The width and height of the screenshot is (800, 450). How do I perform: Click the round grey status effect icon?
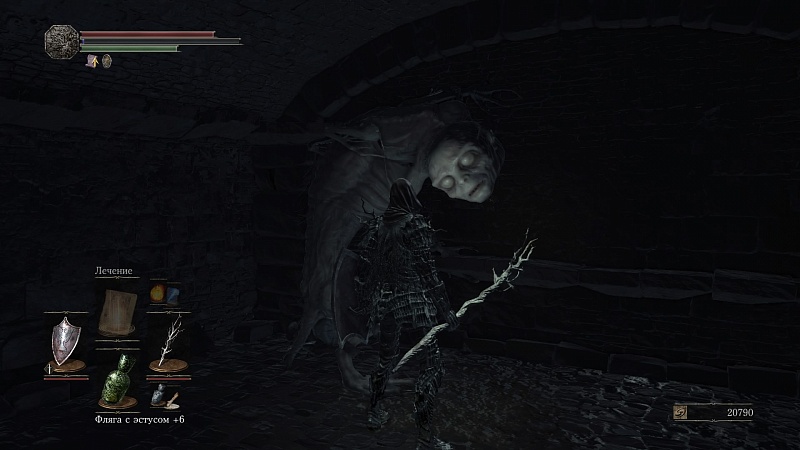(x=106, y=61)
